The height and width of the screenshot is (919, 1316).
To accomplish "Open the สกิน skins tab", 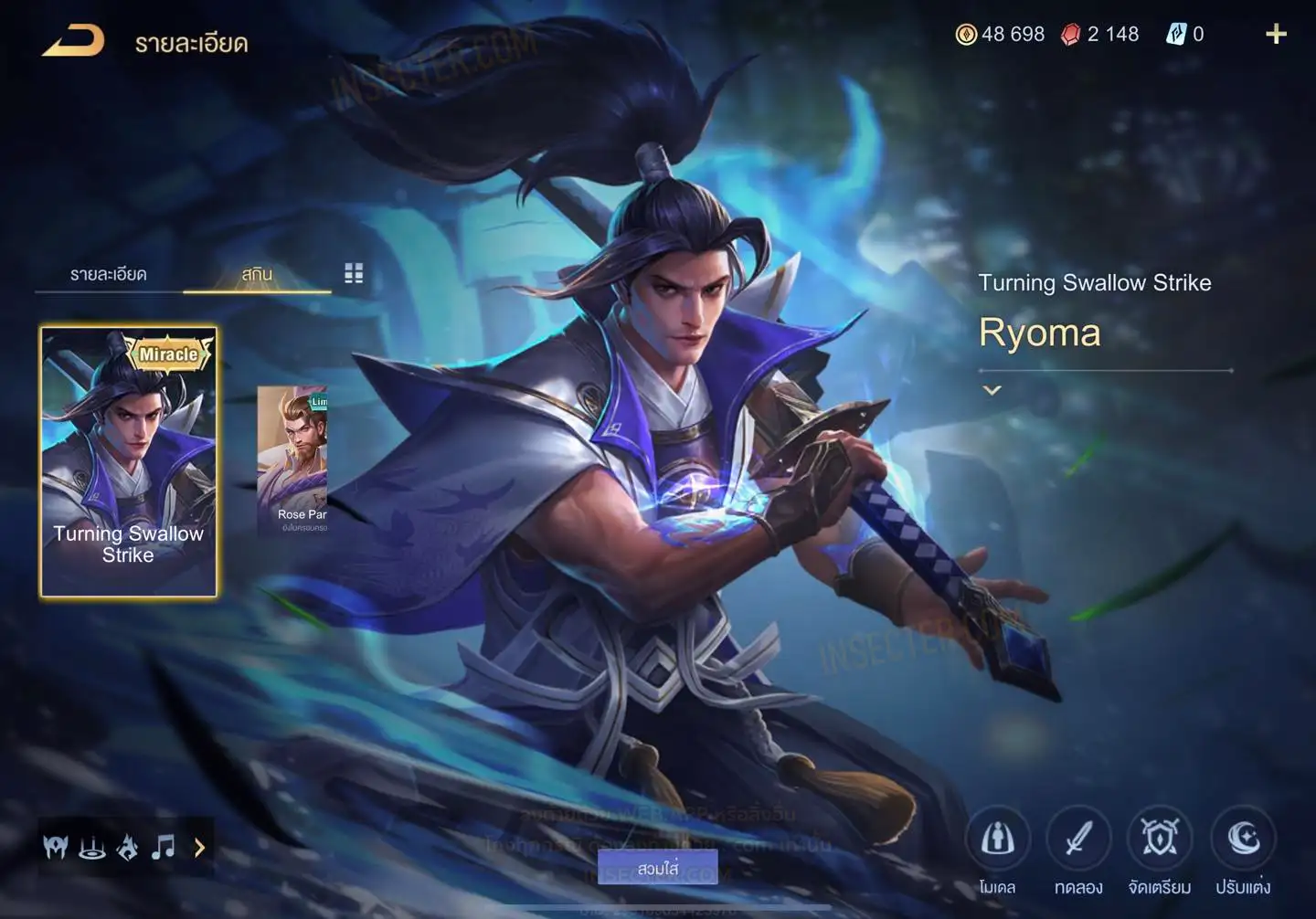I will point(257,274).
